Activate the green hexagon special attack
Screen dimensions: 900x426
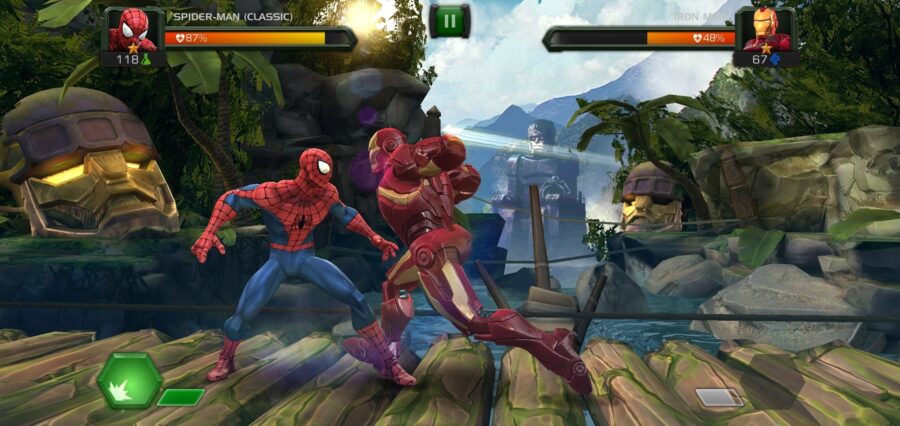(x=130, y=380)
